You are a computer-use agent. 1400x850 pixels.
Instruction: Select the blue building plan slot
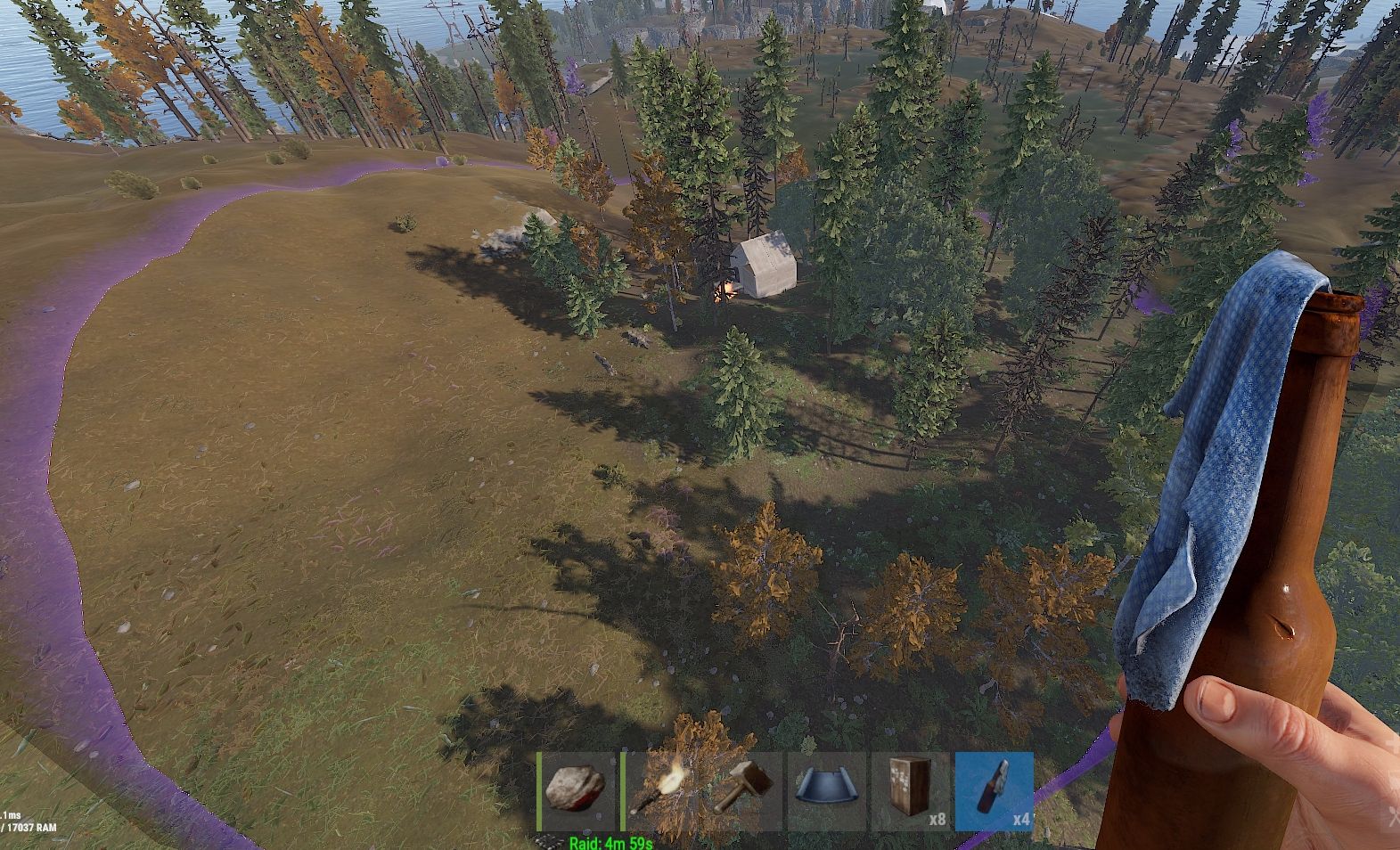[x=827, y=791]
